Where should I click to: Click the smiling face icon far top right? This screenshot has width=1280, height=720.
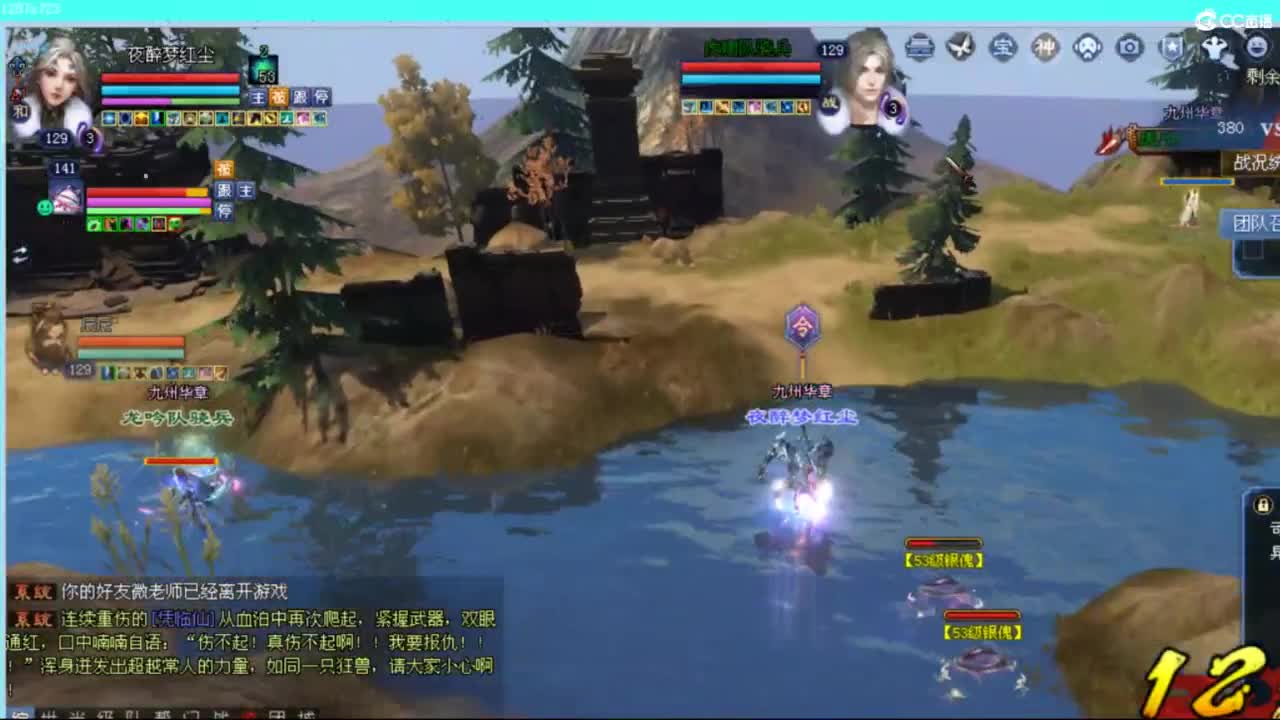[1256, 45]
